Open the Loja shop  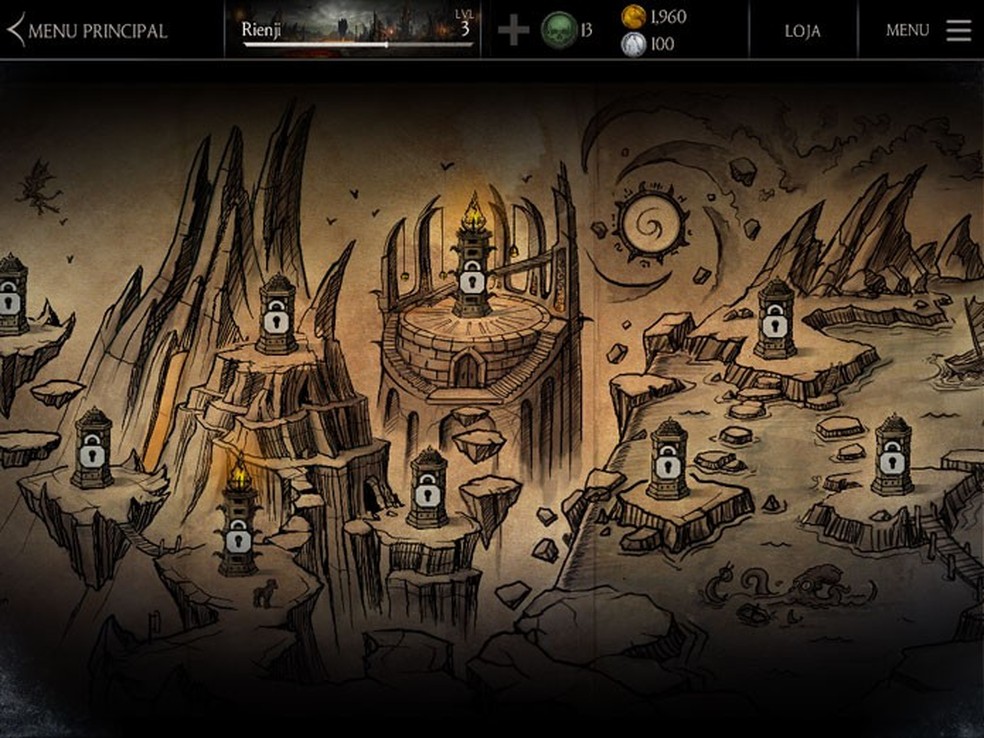(802, 30)
